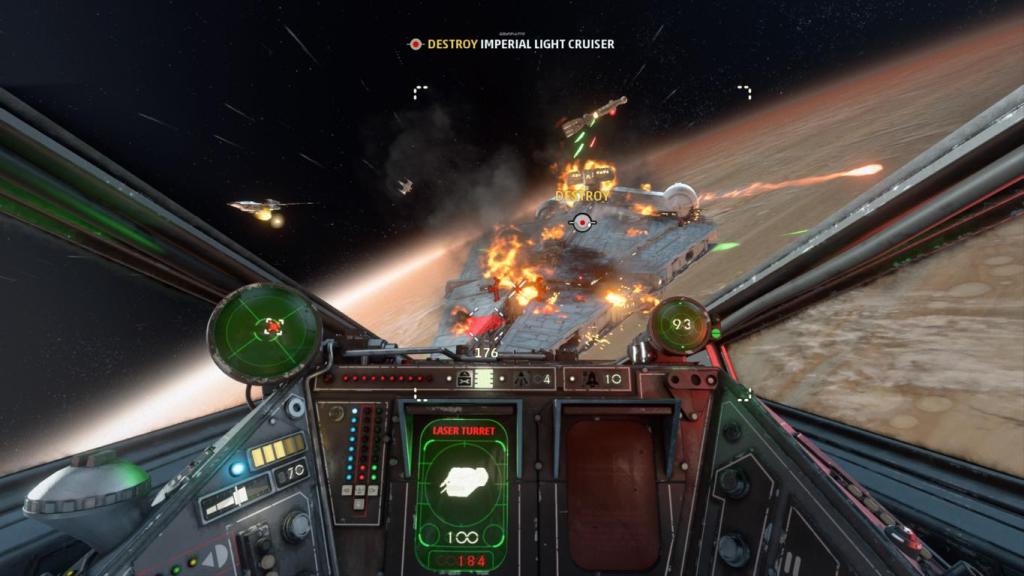This screenshot has width=1024, height=576.
Task: Click the Destroy Imperial Light Cruiser objective tracker
Action: point(511,44)
